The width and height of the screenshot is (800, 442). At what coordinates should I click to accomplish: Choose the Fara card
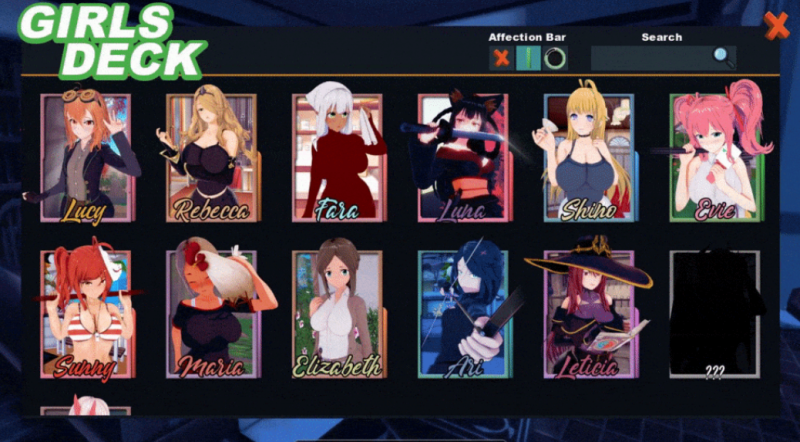click(x=337, y=157)
